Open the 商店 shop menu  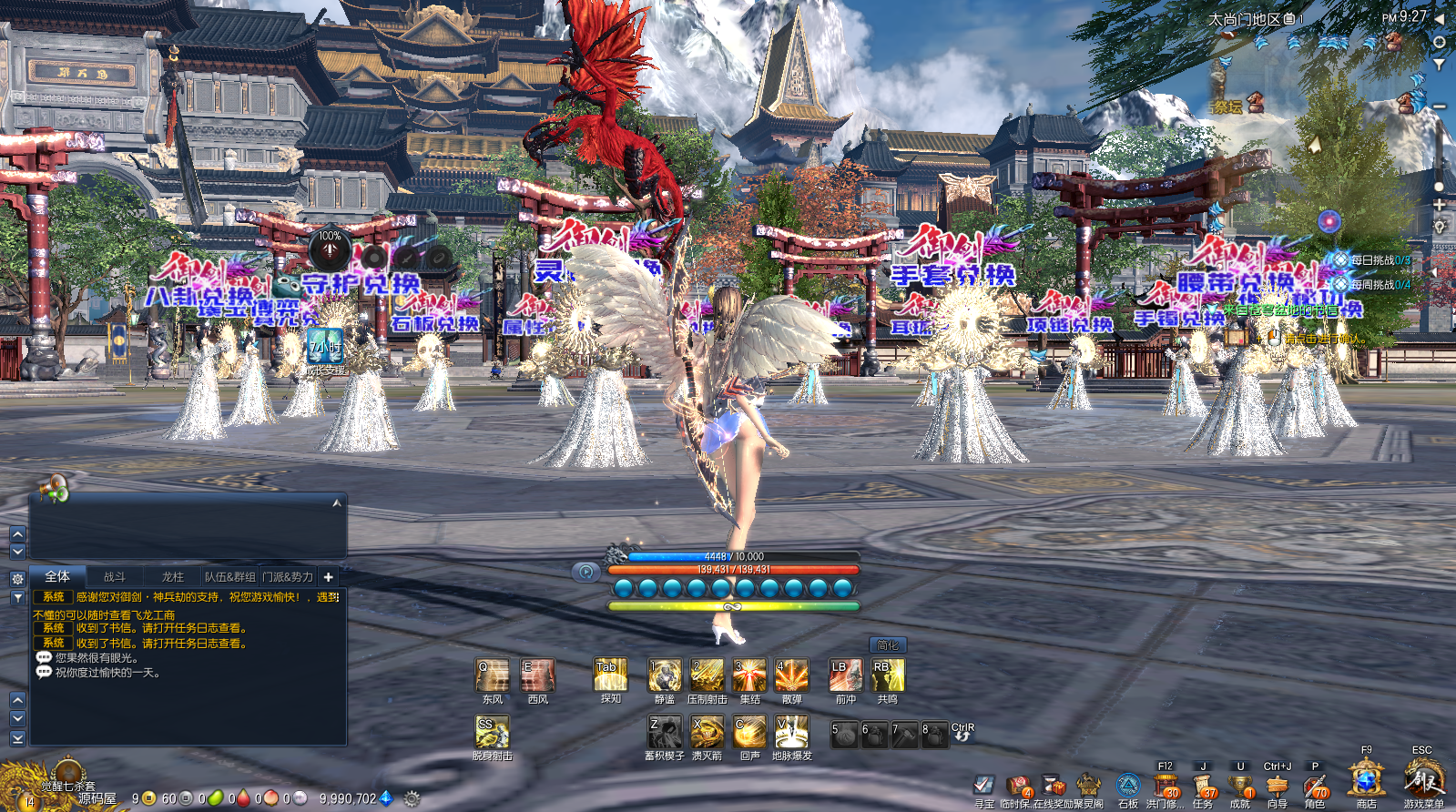(1366, 782)
